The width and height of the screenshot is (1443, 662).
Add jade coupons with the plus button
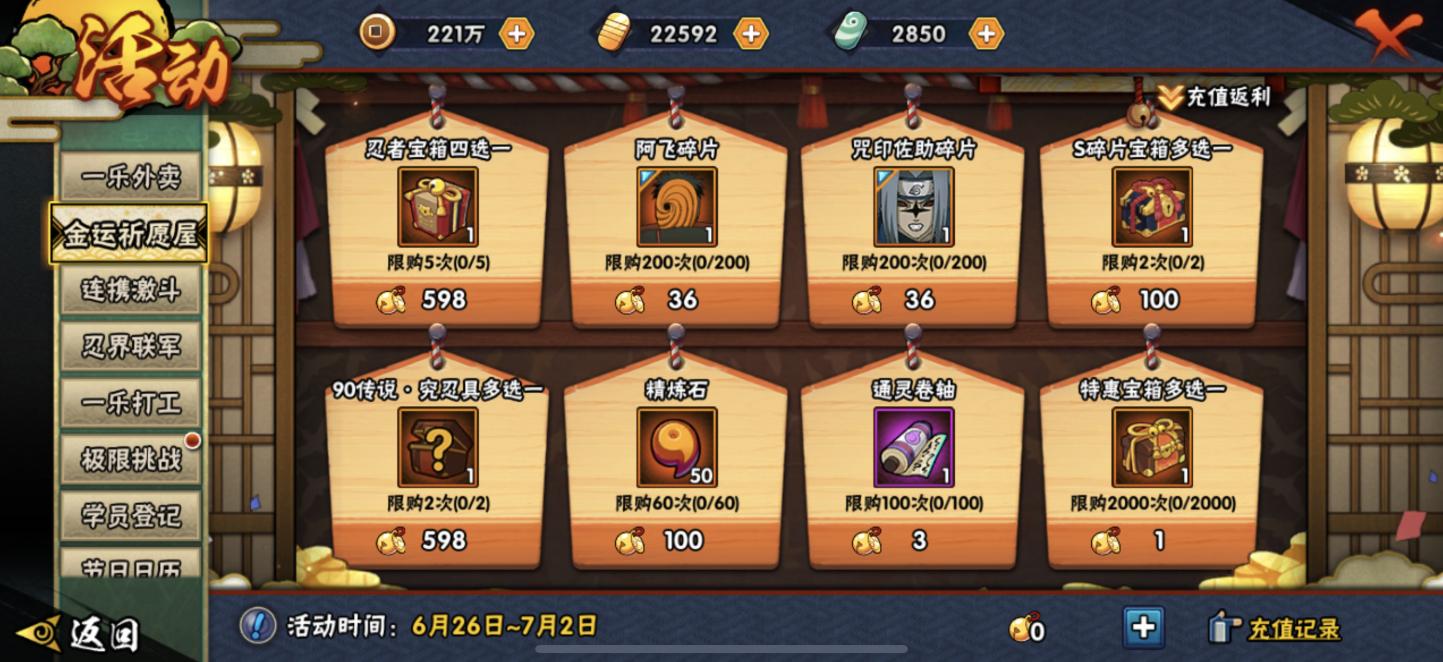985,34
